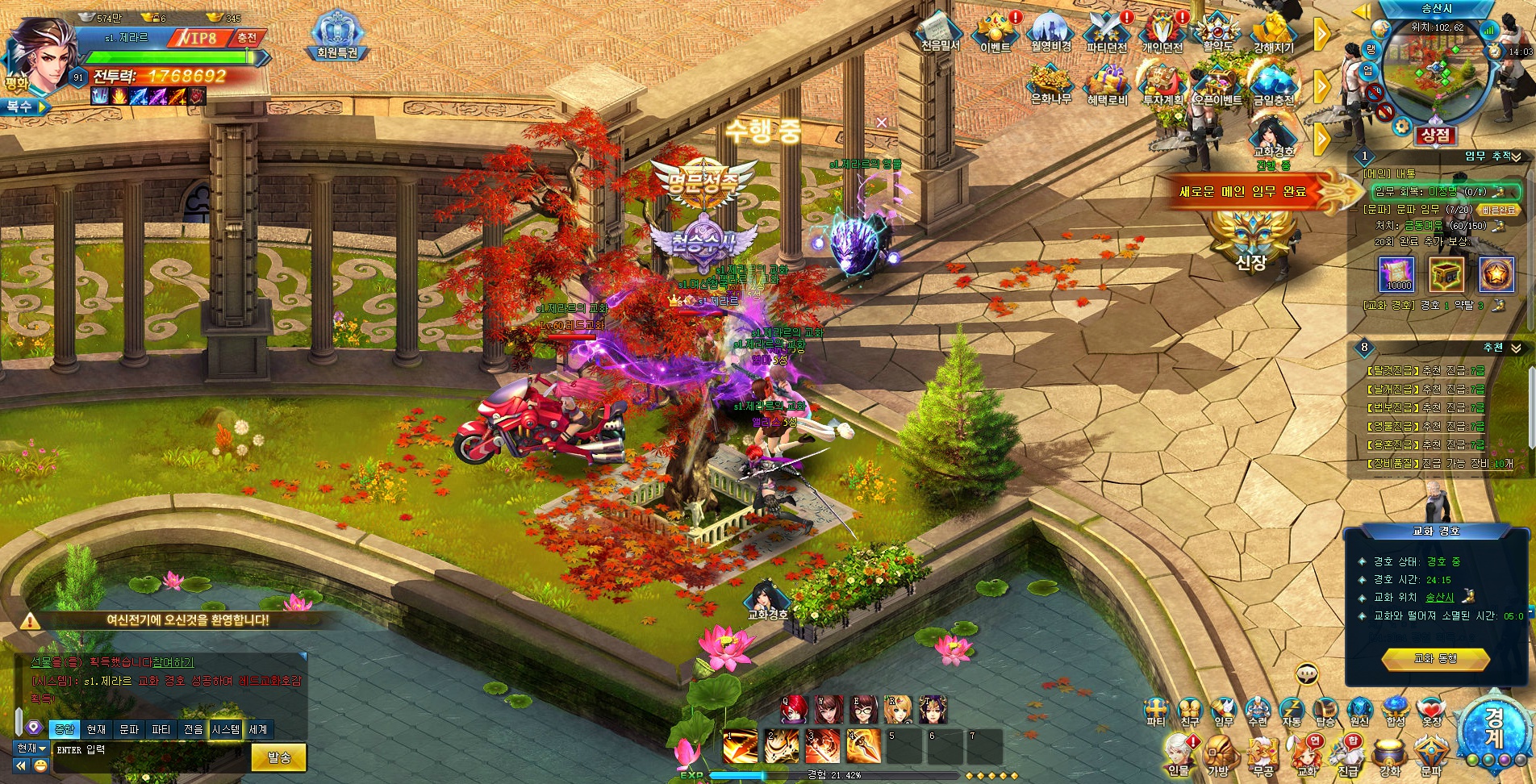Viewport: 1536px width, 784px height.
Task: Open the 이벤트 event icon
Action: click(x=995, y=31)
